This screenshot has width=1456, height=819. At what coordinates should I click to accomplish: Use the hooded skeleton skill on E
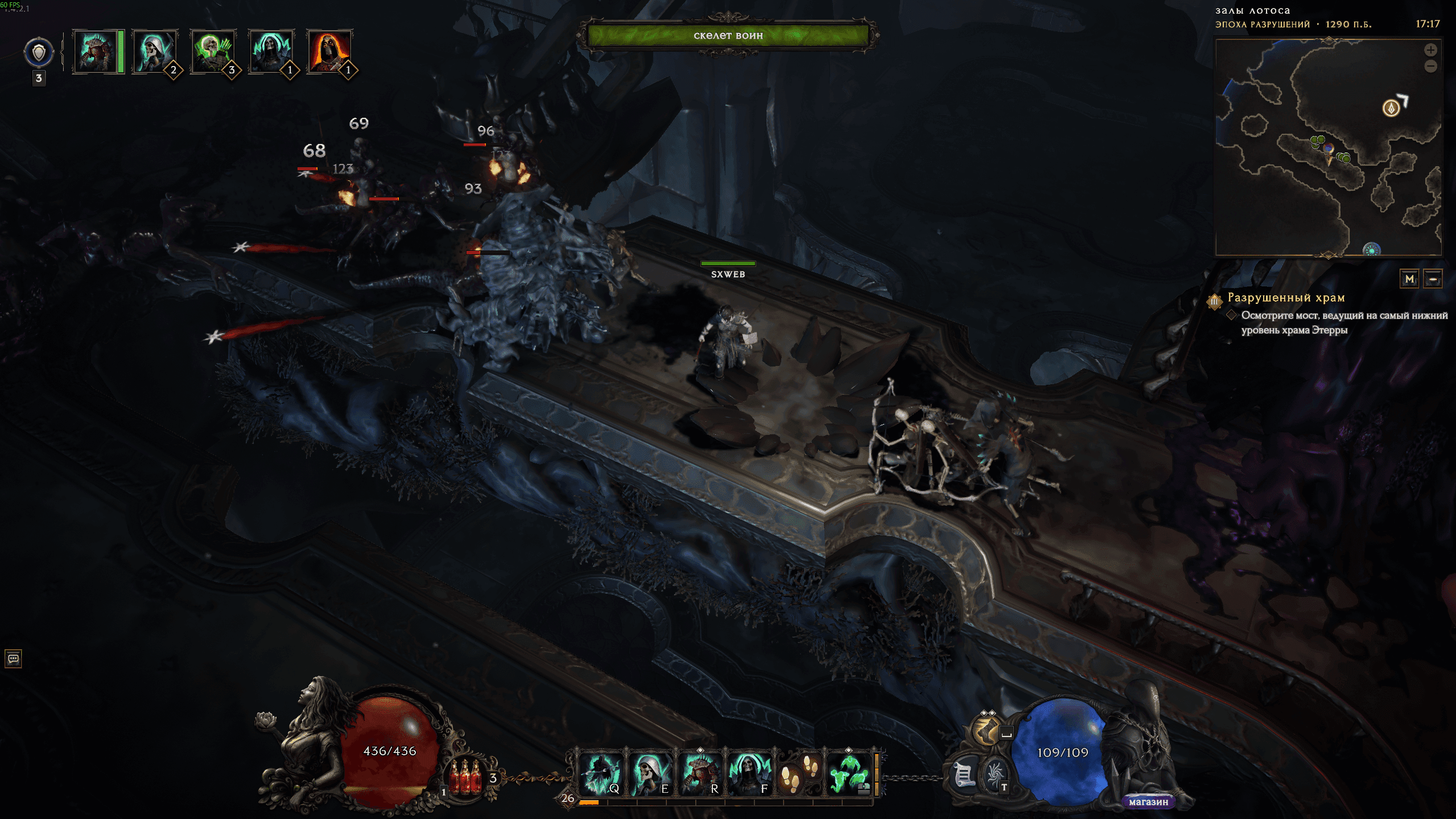tap(650, 774)
